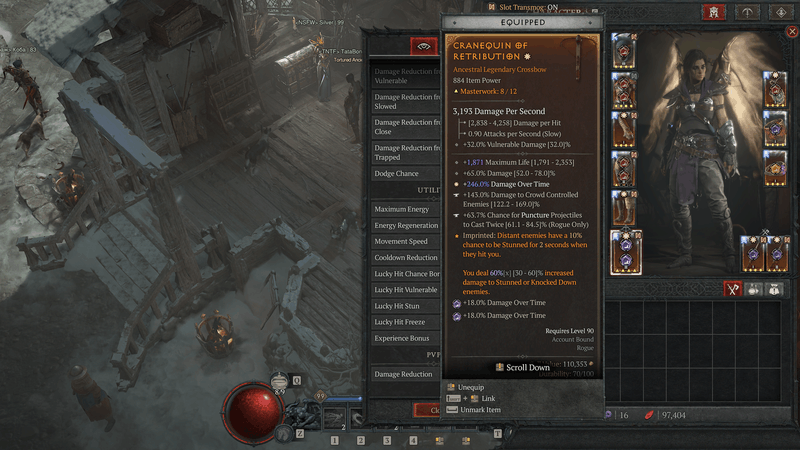Select the gloves equipment slot
800x450 pixels.
[x=624, y=129]
